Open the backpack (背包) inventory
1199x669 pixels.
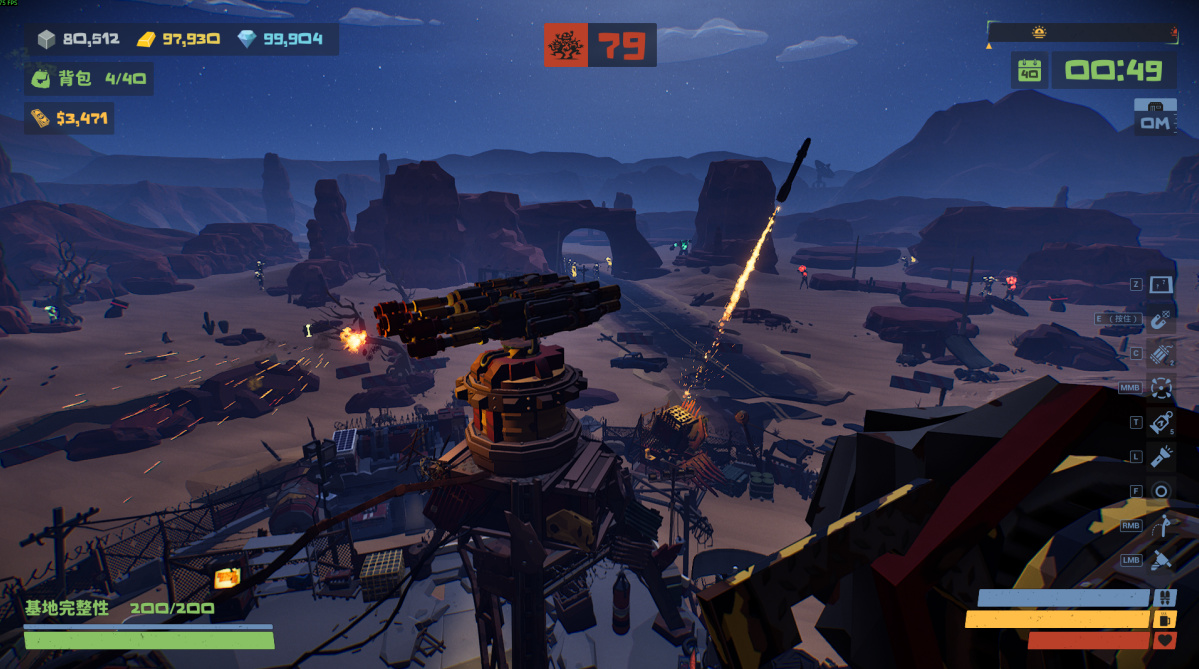(x=88, y=79)
